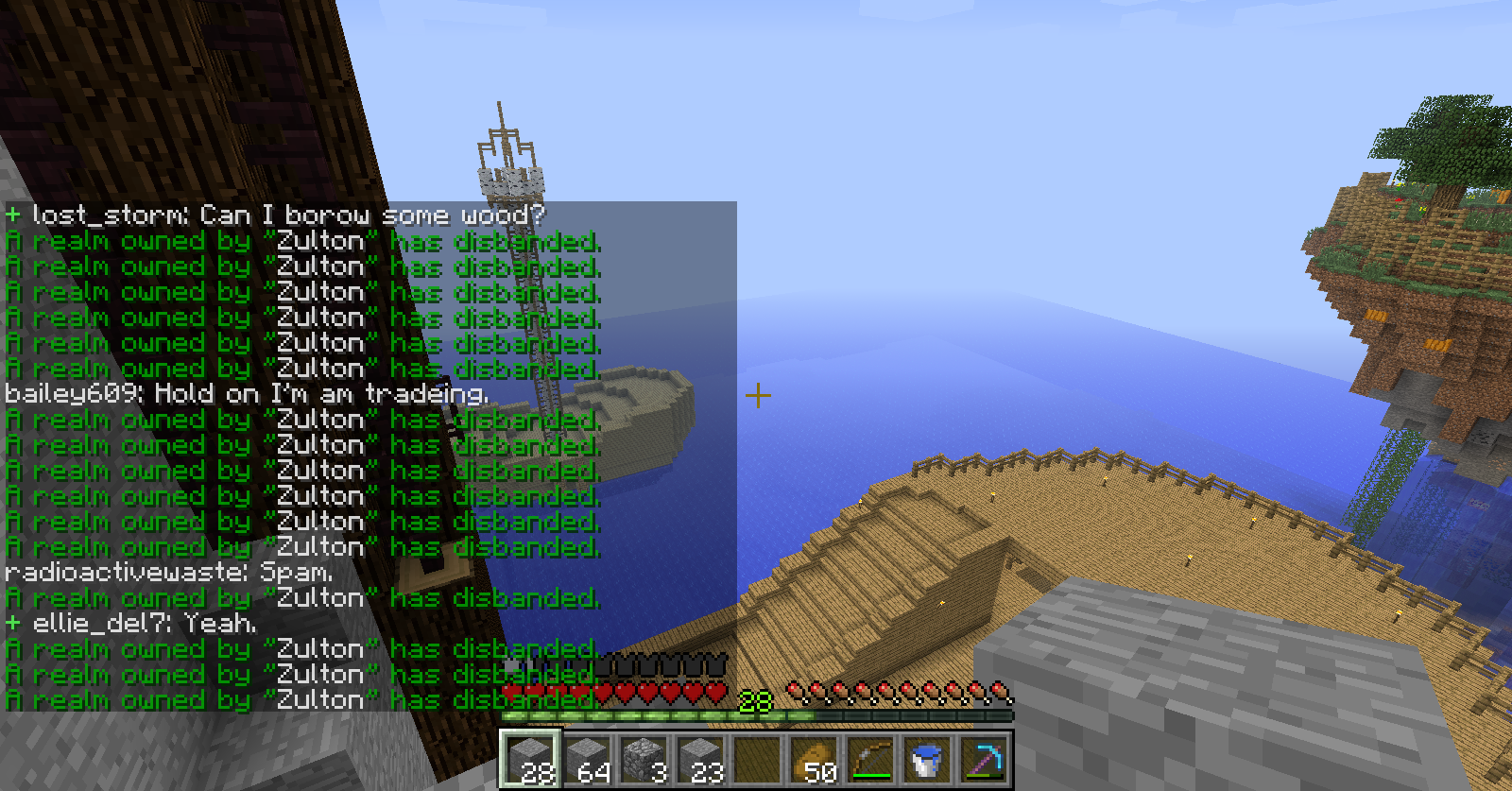
Task: Click the crosshair at screen center
Action: point(757,396)
